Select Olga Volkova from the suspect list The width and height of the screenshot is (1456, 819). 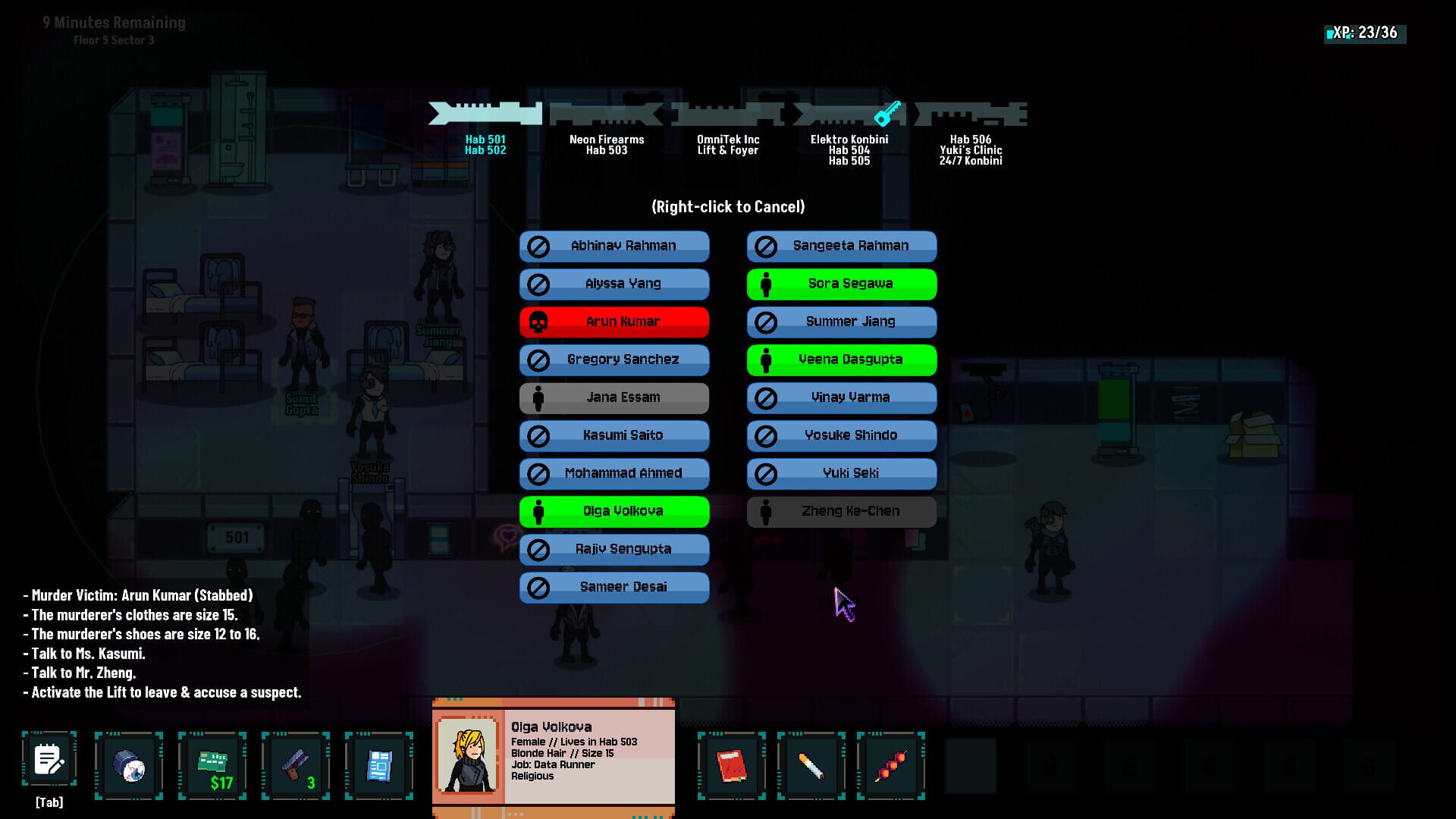click(x=614, y=511)
